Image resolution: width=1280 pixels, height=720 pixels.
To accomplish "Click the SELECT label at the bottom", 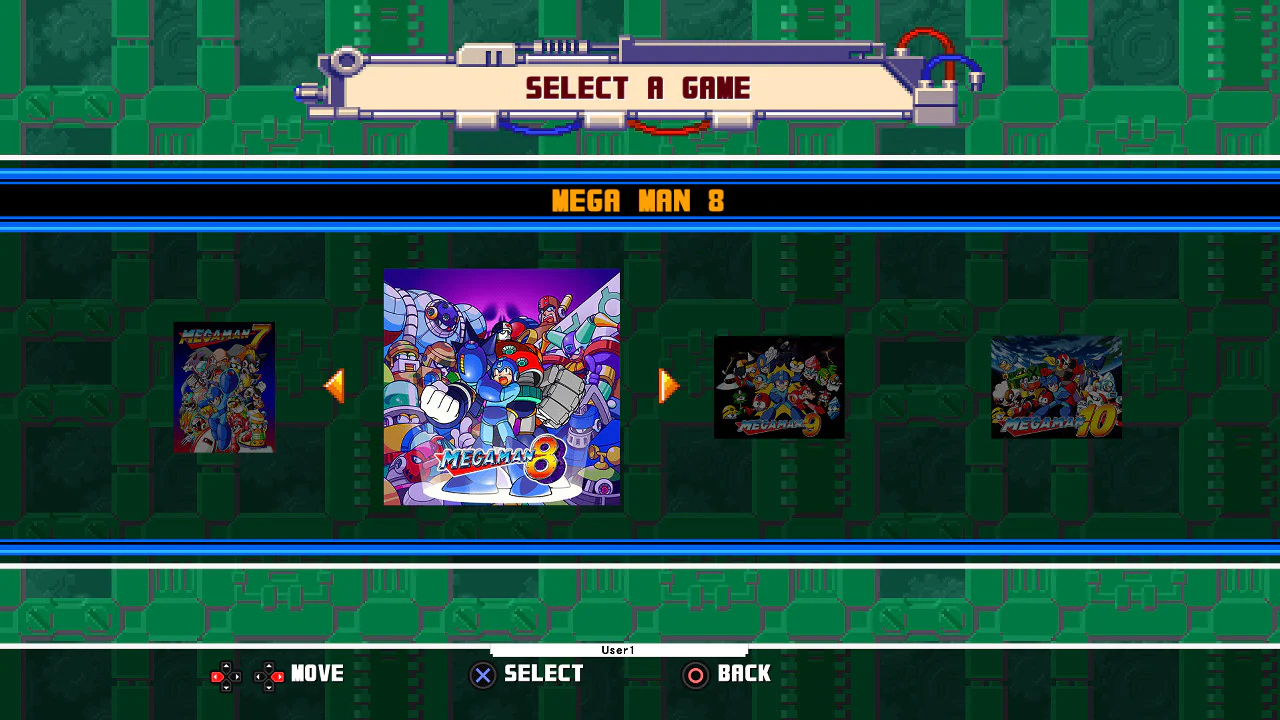I will click(x=543, y=674).
